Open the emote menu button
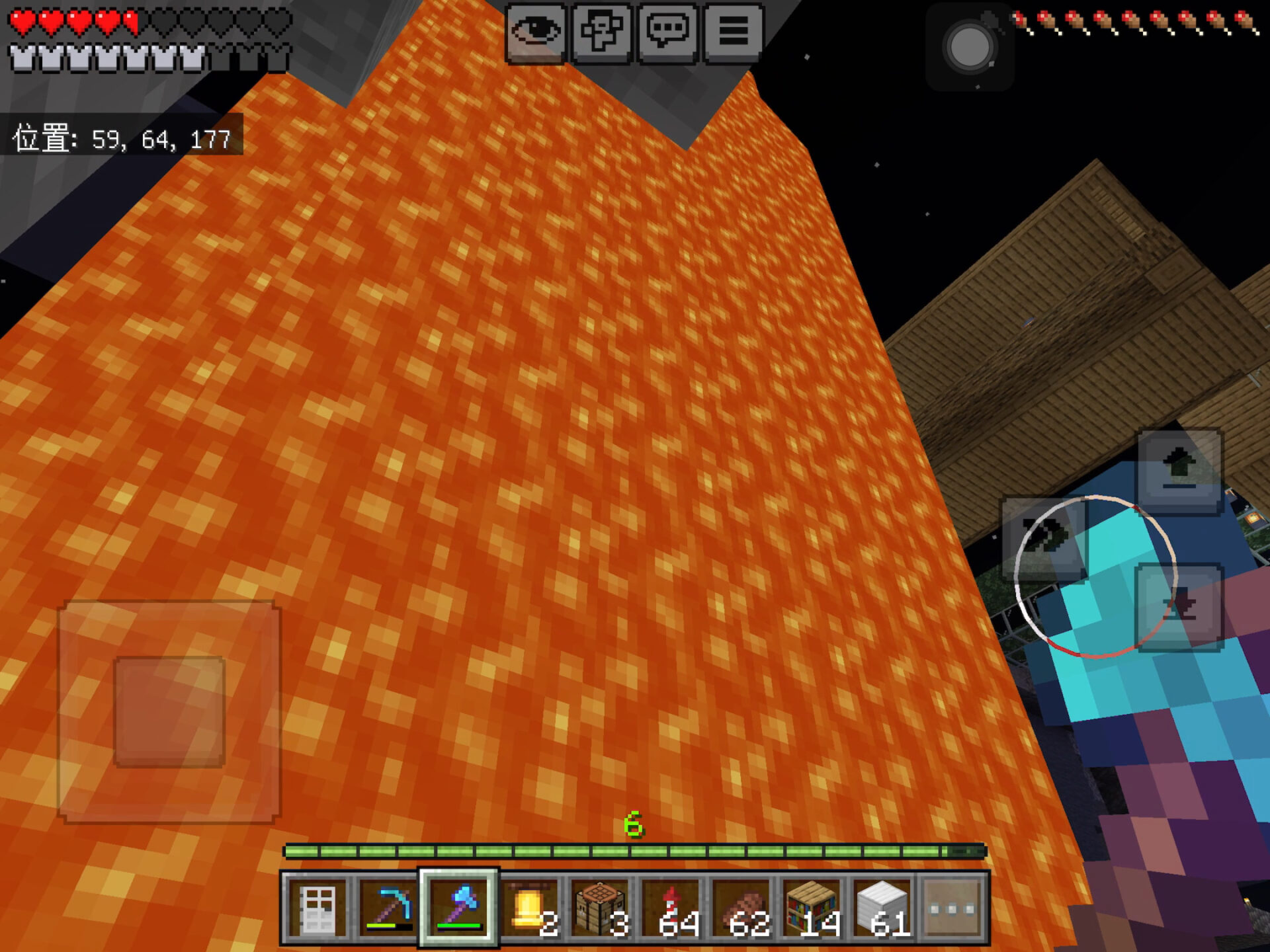The image size is (1270, 952). point(601,32)
